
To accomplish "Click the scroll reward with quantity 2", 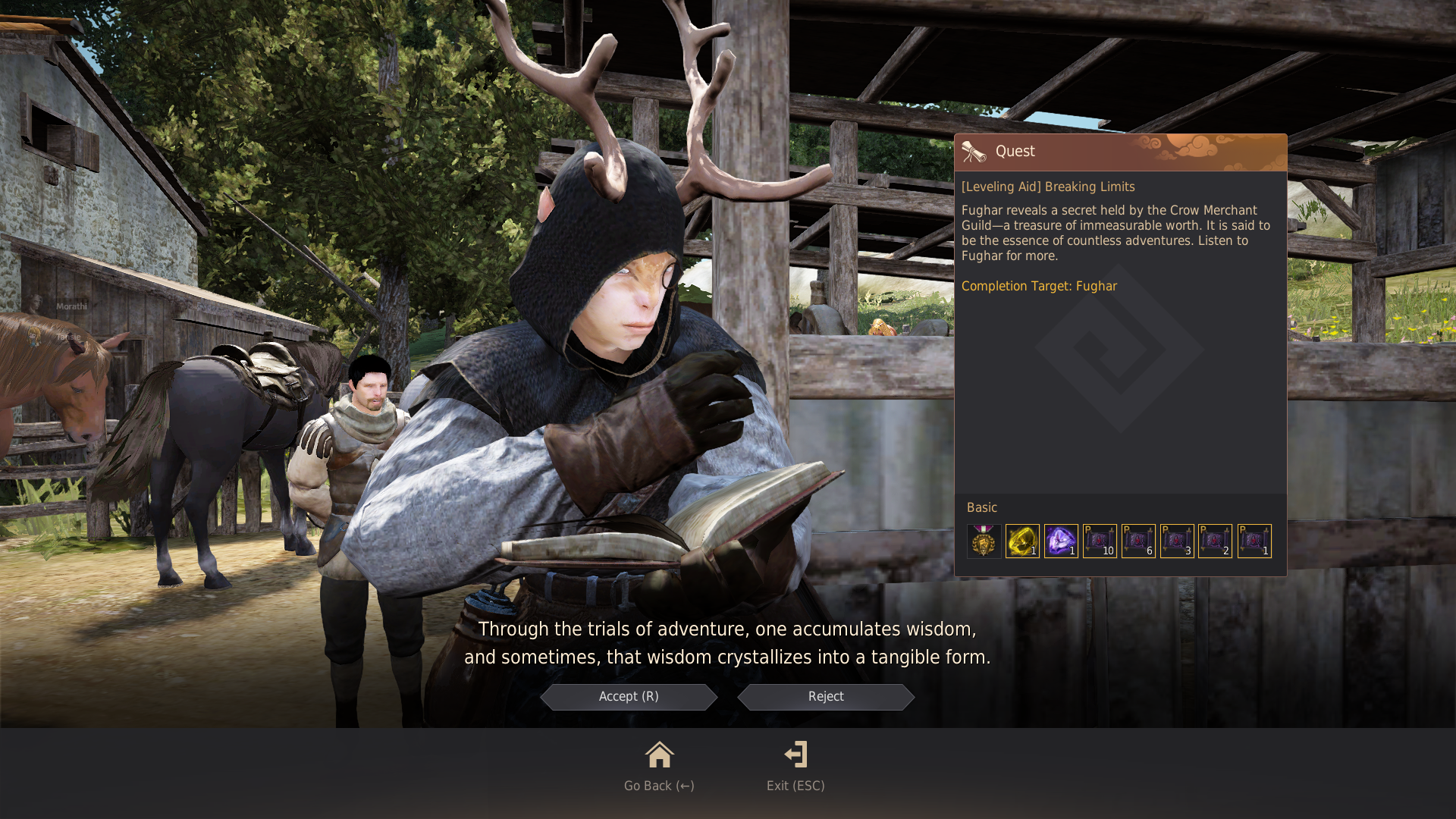I will coord(1216,540).
